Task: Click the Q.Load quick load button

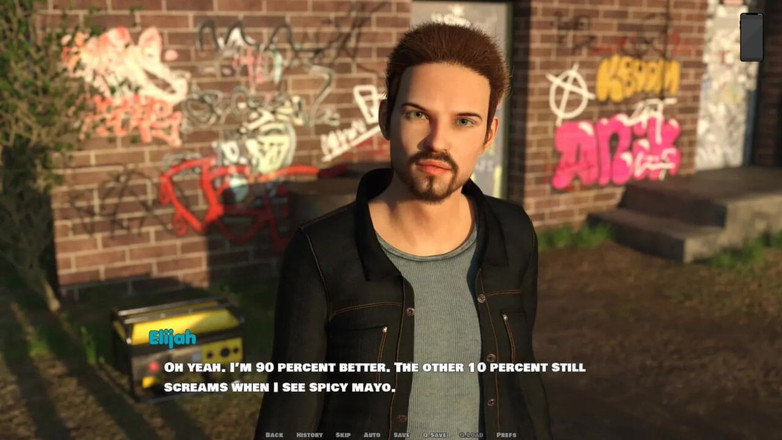Action: [470, 435]
